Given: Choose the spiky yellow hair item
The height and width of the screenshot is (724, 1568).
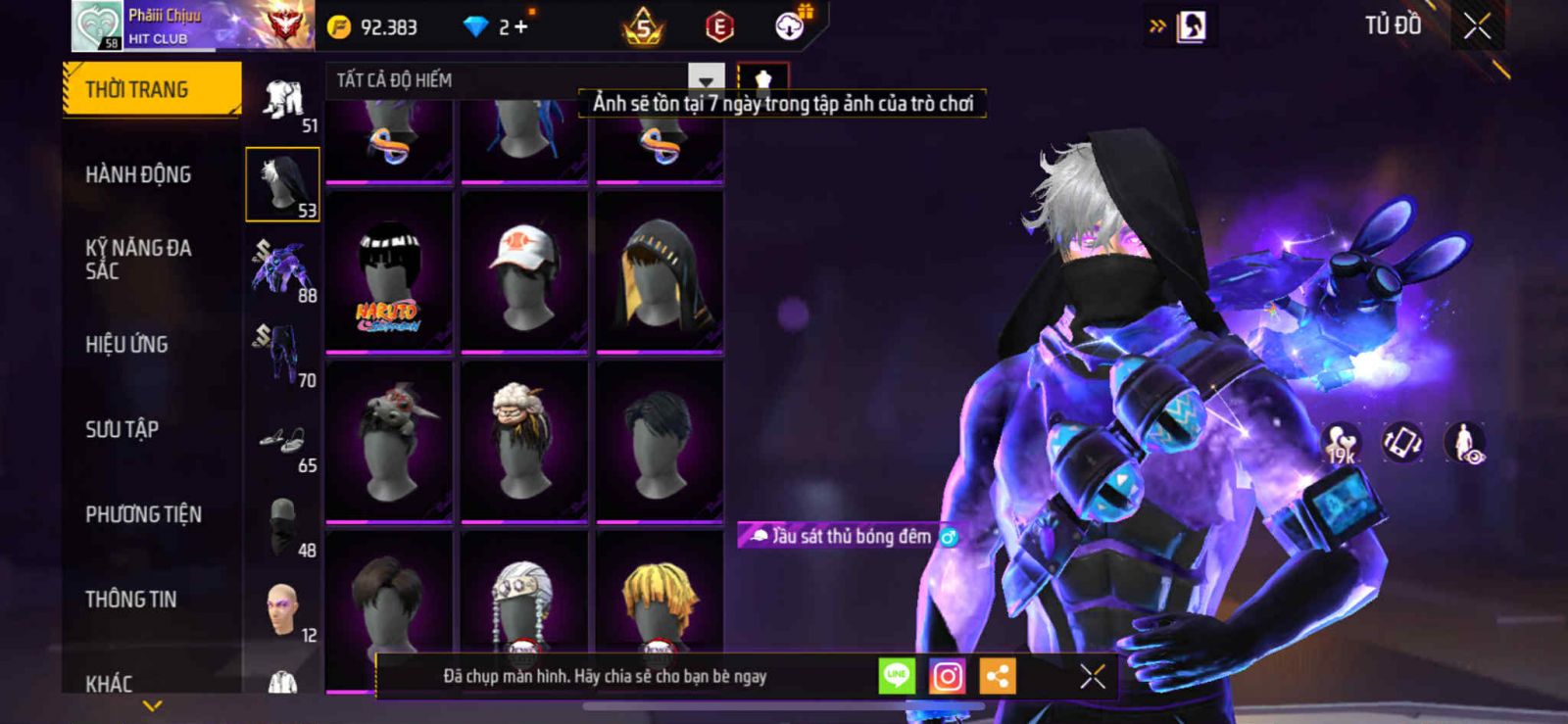Looking at the screenshot, I should 660,598.
